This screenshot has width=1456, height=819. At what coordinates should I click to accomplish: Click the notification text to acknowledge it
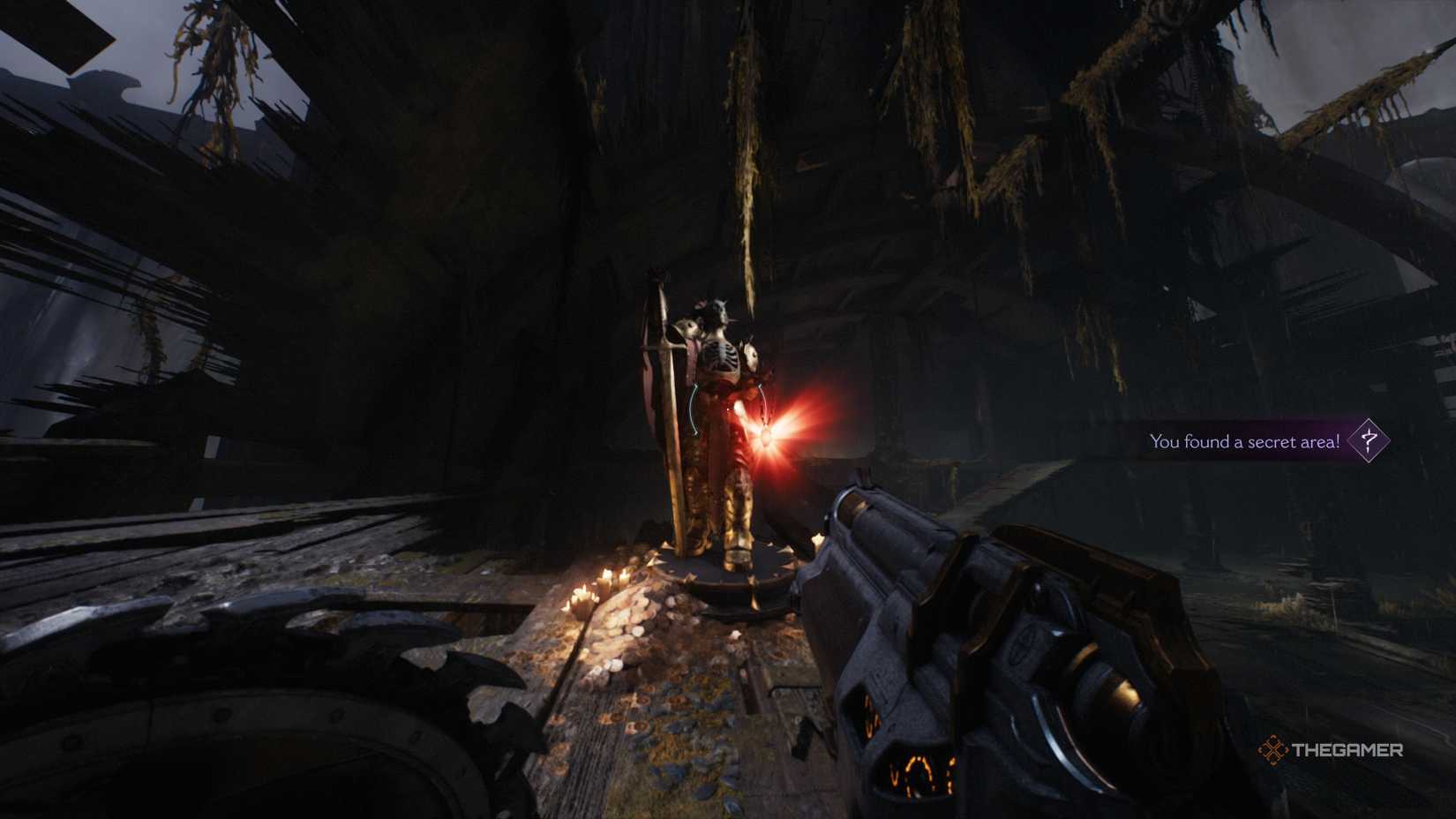(1244, 442)
